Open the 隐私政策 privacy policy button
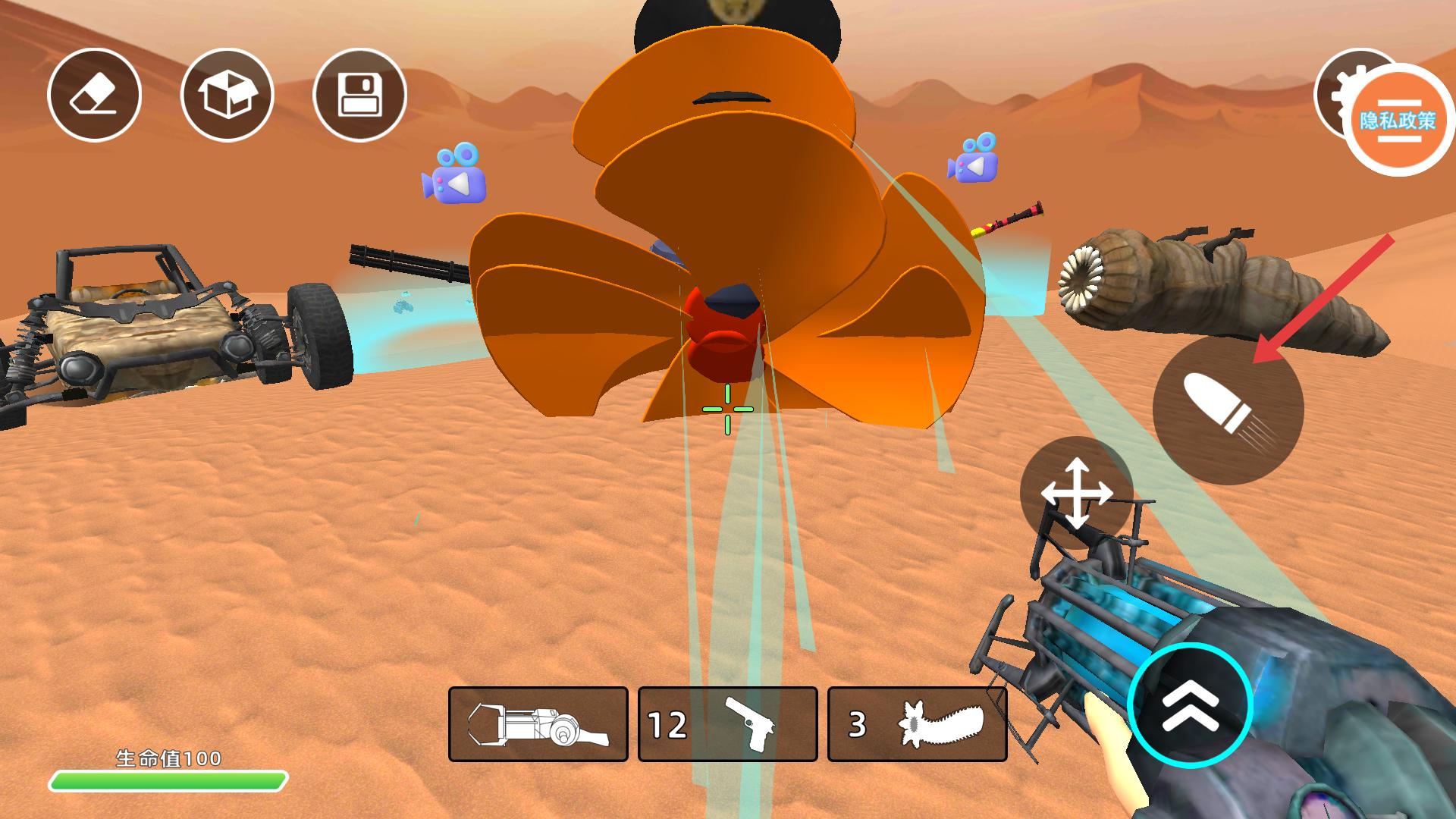This screenshot has width=1456, height=819. (x=1398, y=121)
